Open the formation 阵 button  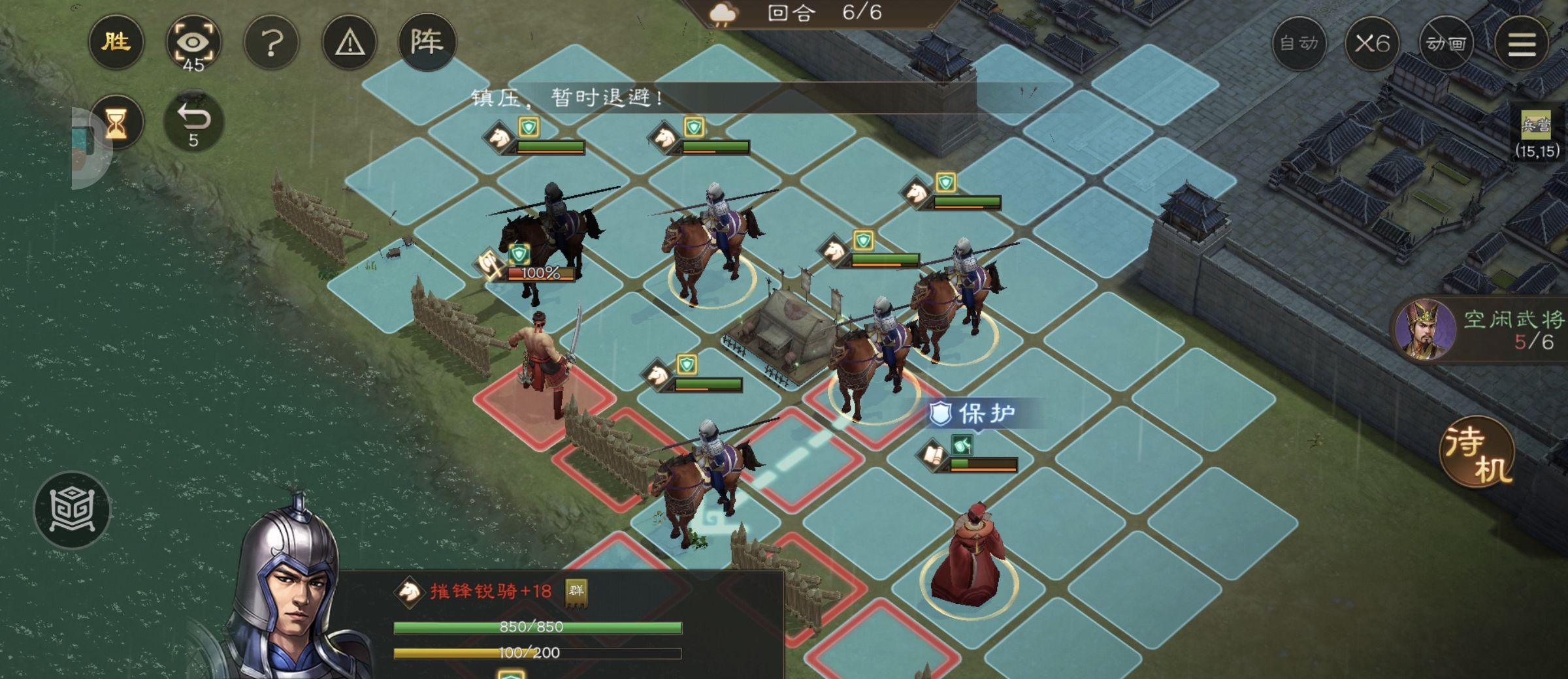coord(427,43)
